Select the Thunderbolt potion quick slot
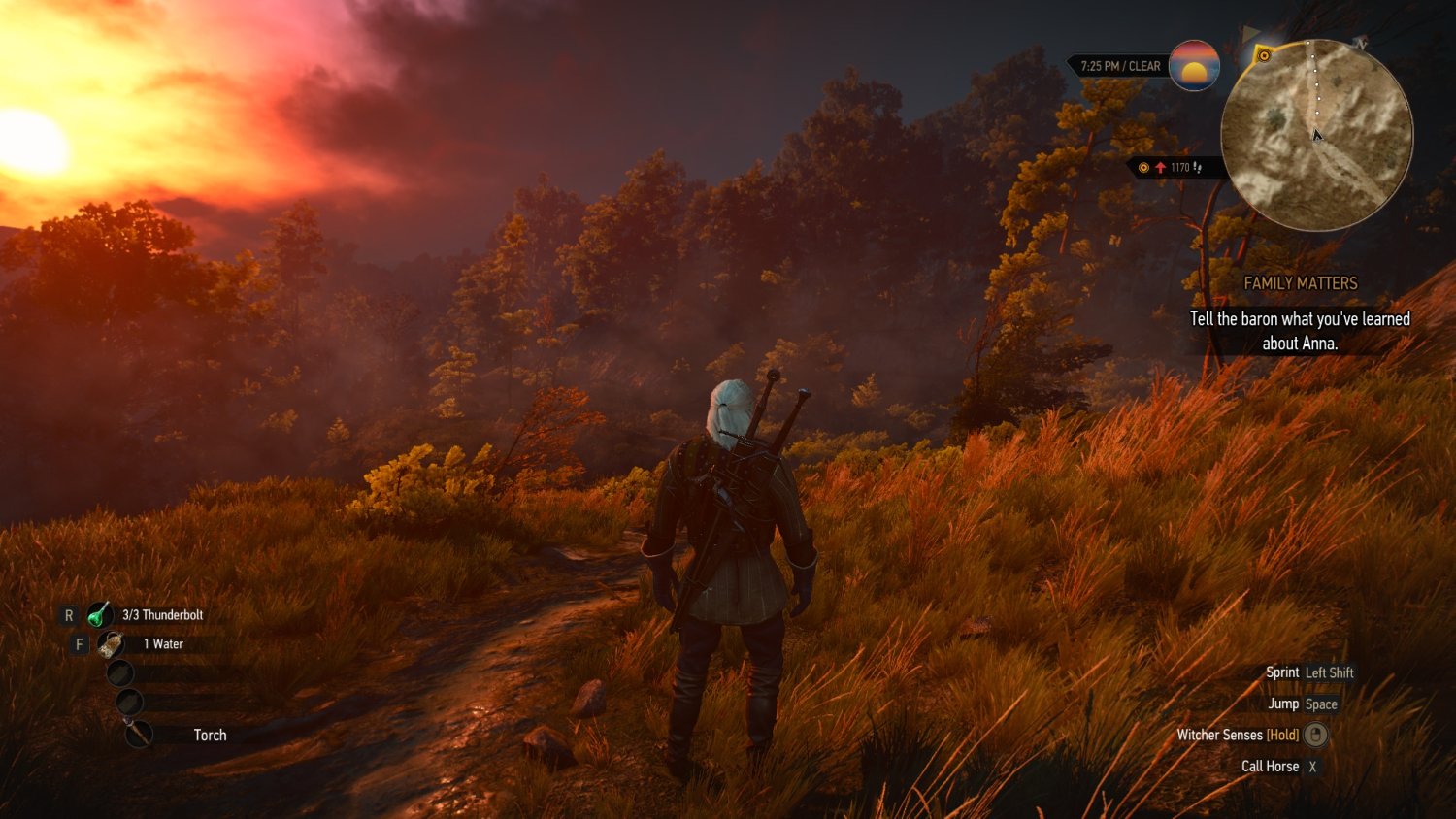Screen dimensions: 1456x819 [99, 615]
